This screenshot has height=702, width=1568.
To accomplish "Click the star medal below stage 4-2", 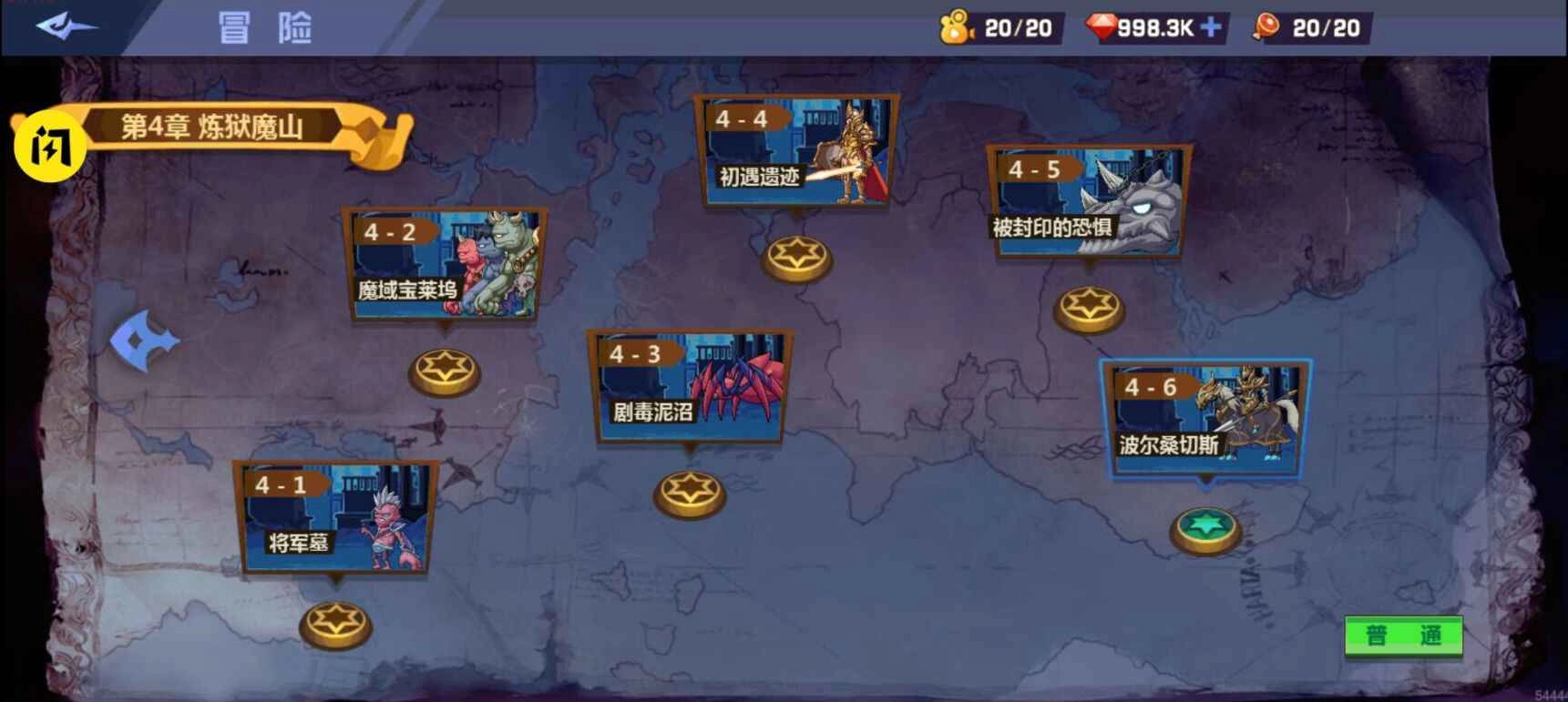I will pos(445,369).
